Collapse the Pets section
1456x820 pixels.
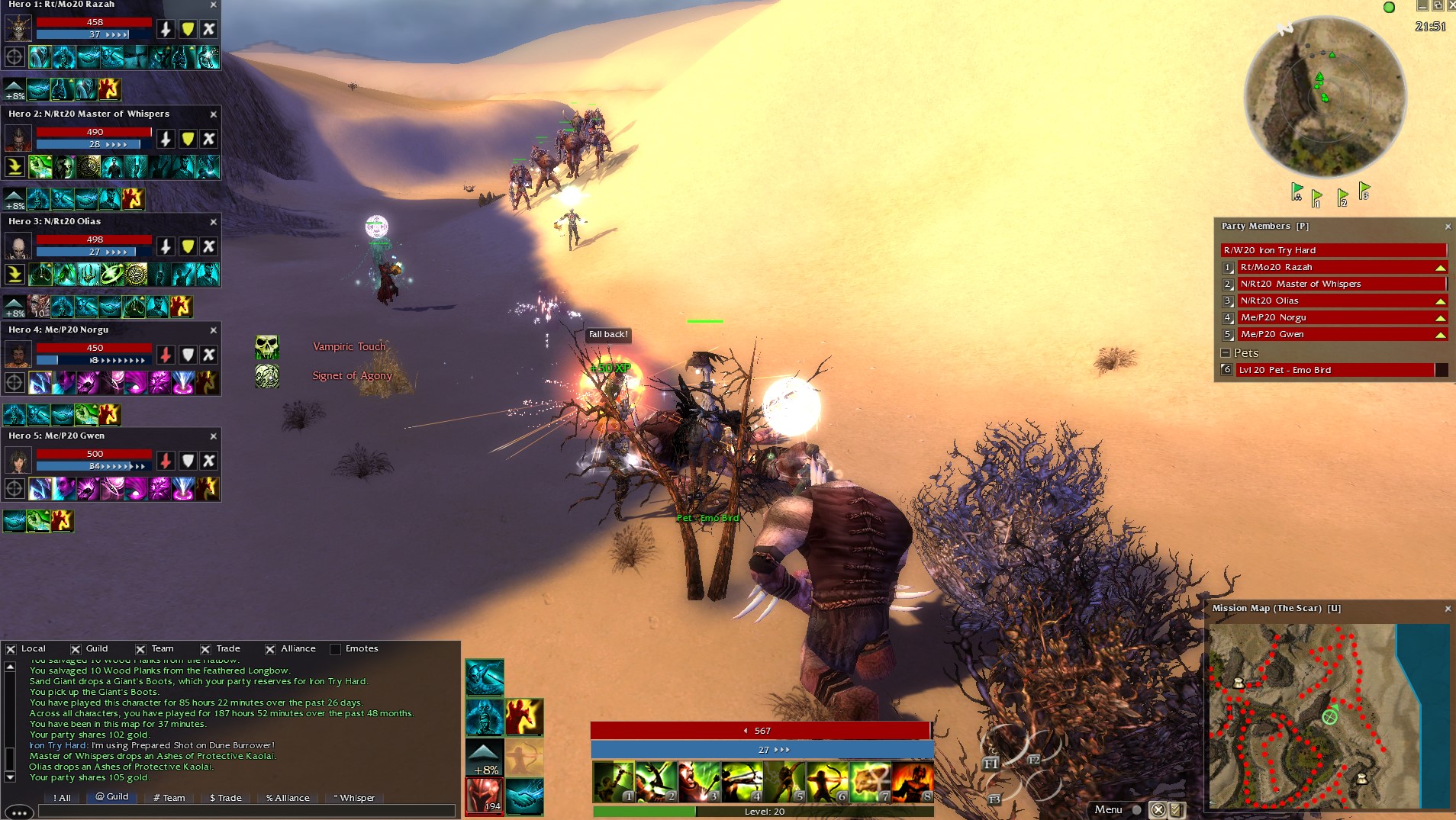pos(1226,353)
